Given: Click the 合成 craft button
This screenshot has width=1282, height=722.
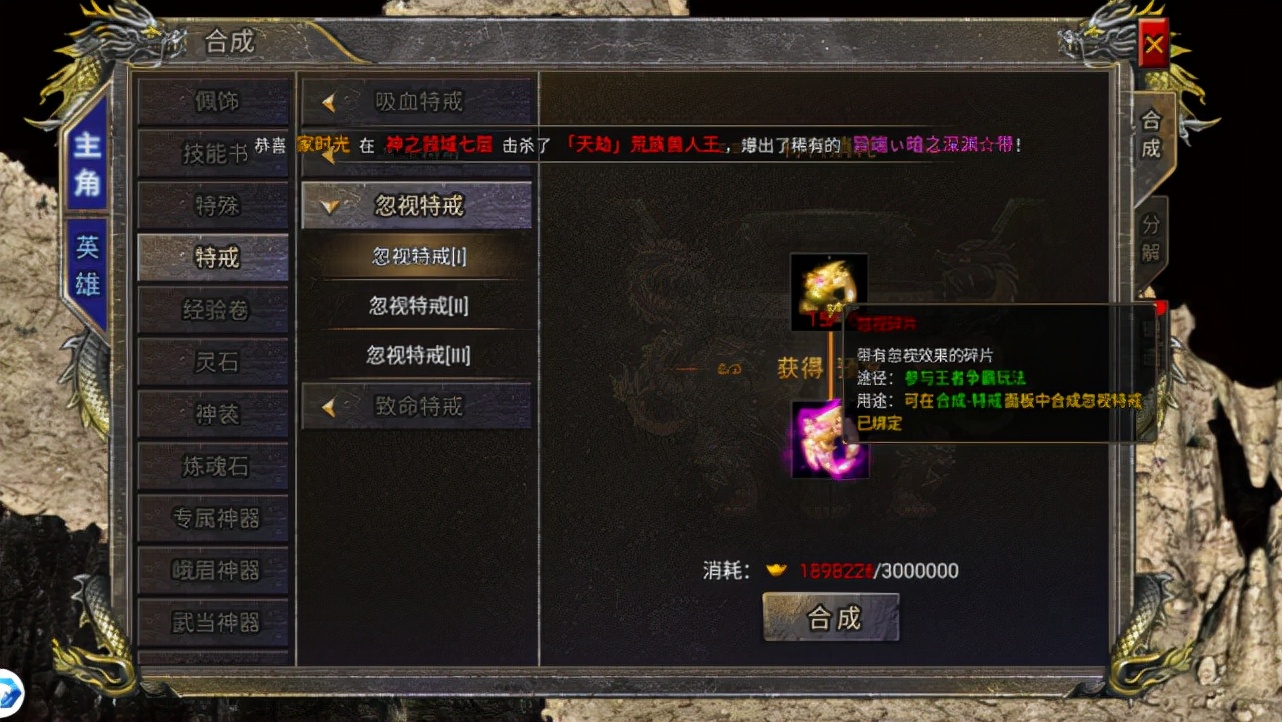Looking at the screenshot, I should coord(832,617).
